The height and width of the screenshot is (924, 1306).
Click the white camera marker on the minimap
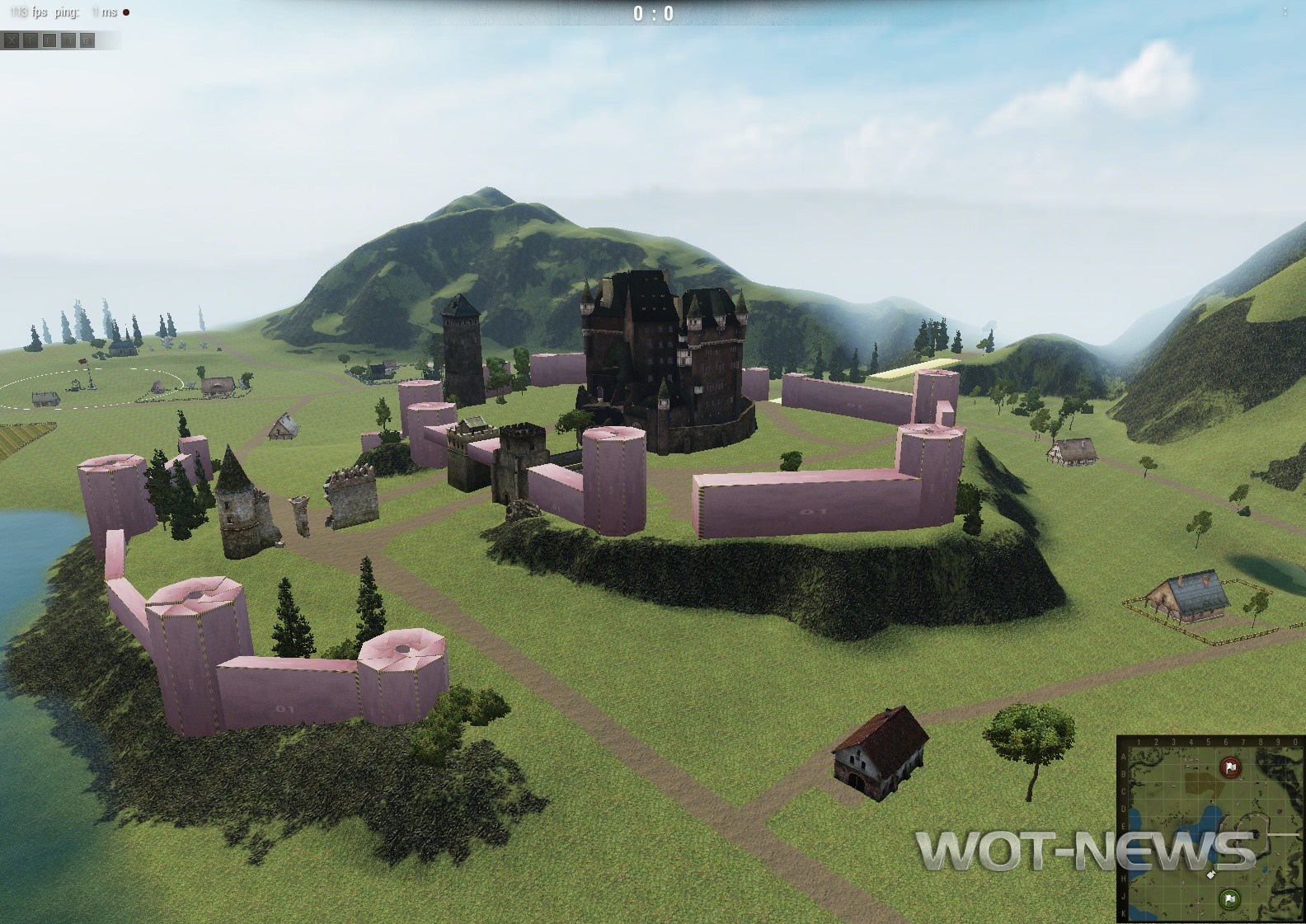(1210, 874)
